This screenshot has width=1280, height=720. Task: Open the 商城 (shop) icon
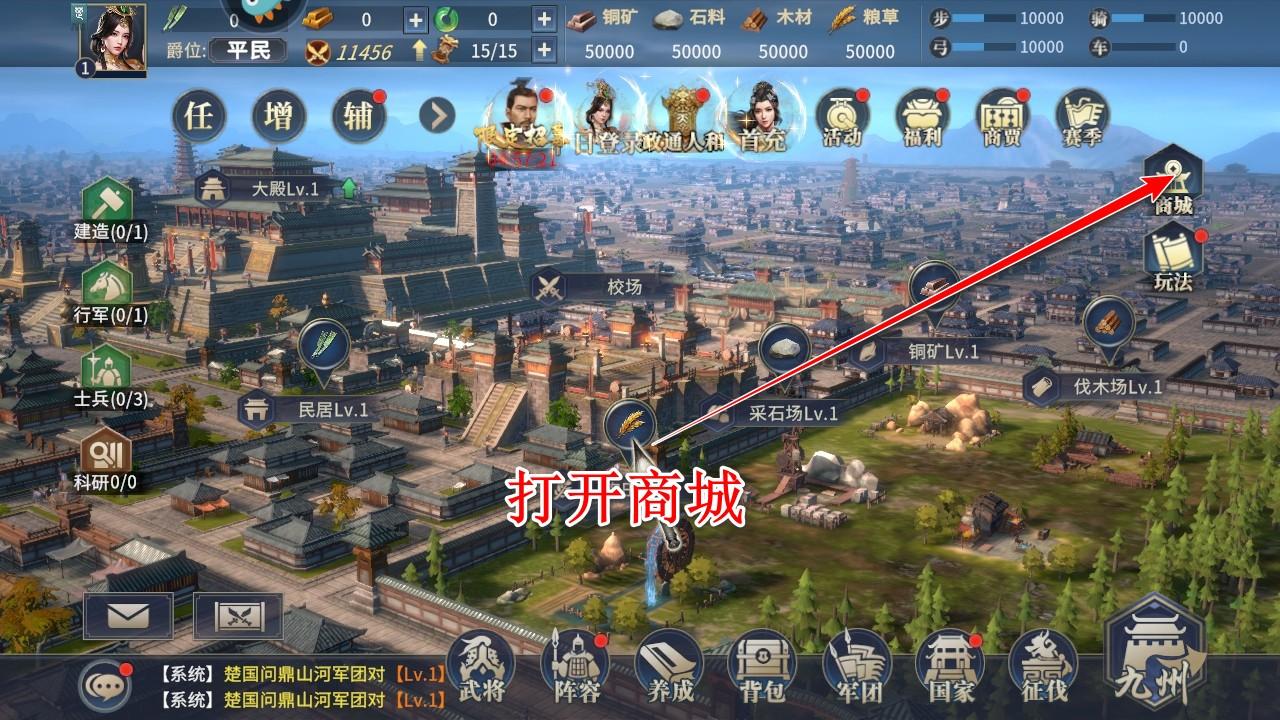1170,180
